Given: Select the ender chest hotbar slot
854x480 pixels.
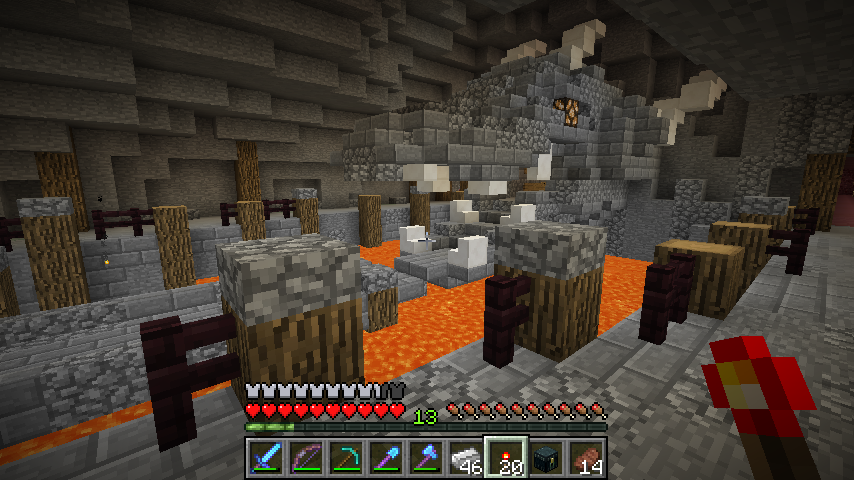Looking at the screenshot, I should click(x=546, y=457).
